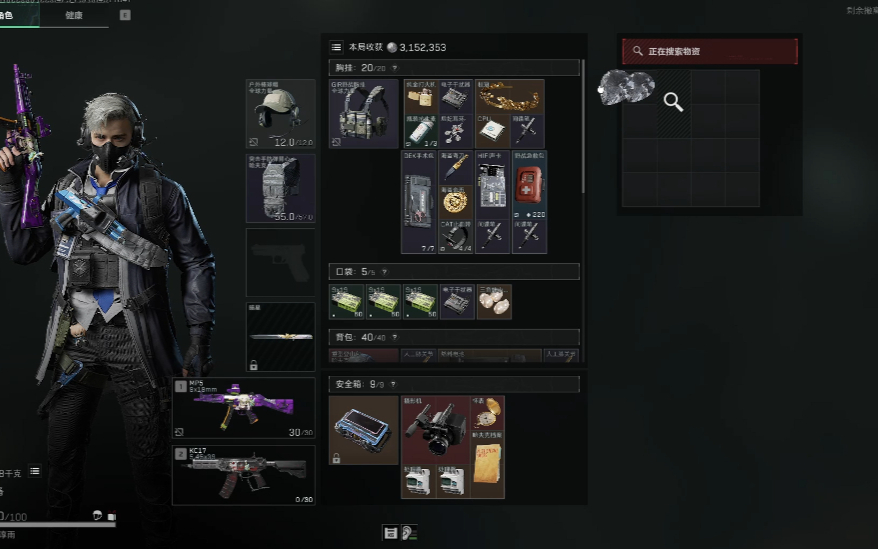Select the DEK surgical kit item
This screenshot has height=549, width=878.
418,201
